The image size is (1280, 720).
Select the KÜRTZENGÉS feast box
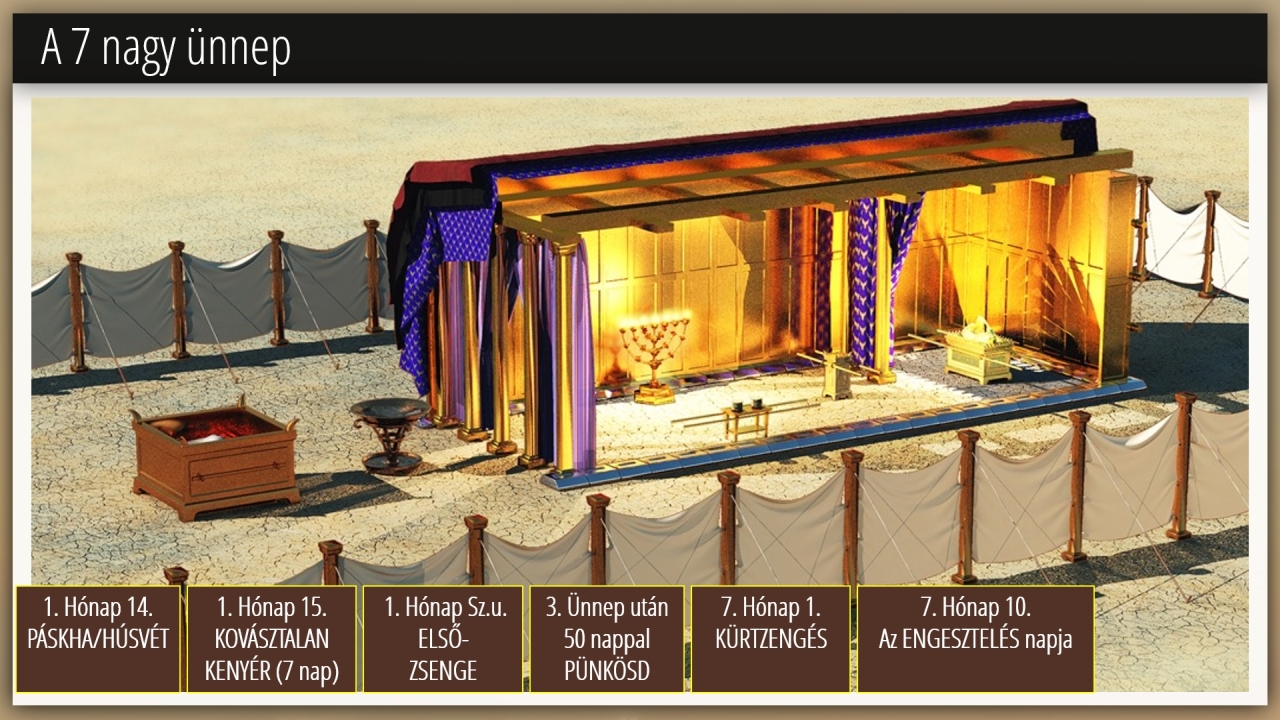click(770, 639)
